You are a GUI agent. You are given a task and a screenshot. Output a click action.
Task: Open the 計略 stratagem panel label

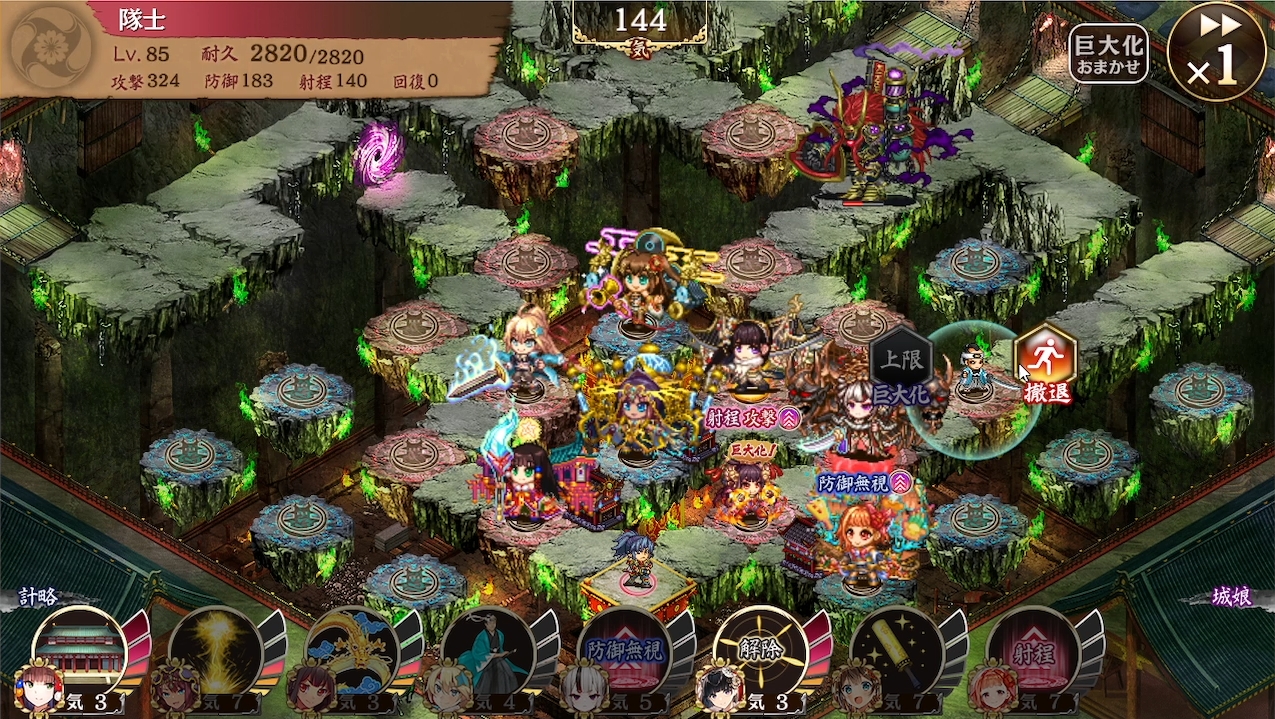pos(40,598)
